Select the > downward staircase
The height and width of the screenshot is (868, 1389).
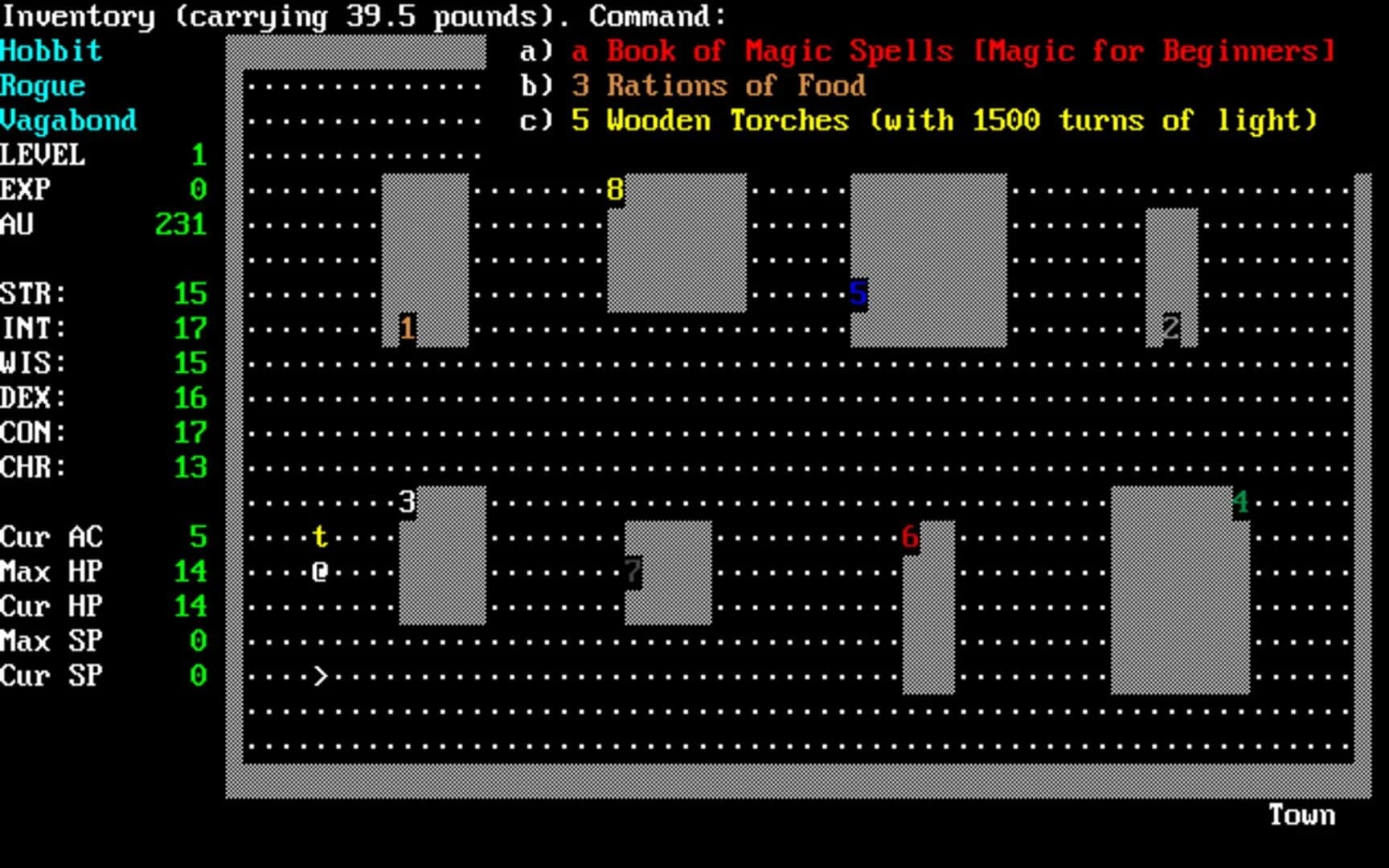[319, 677]
